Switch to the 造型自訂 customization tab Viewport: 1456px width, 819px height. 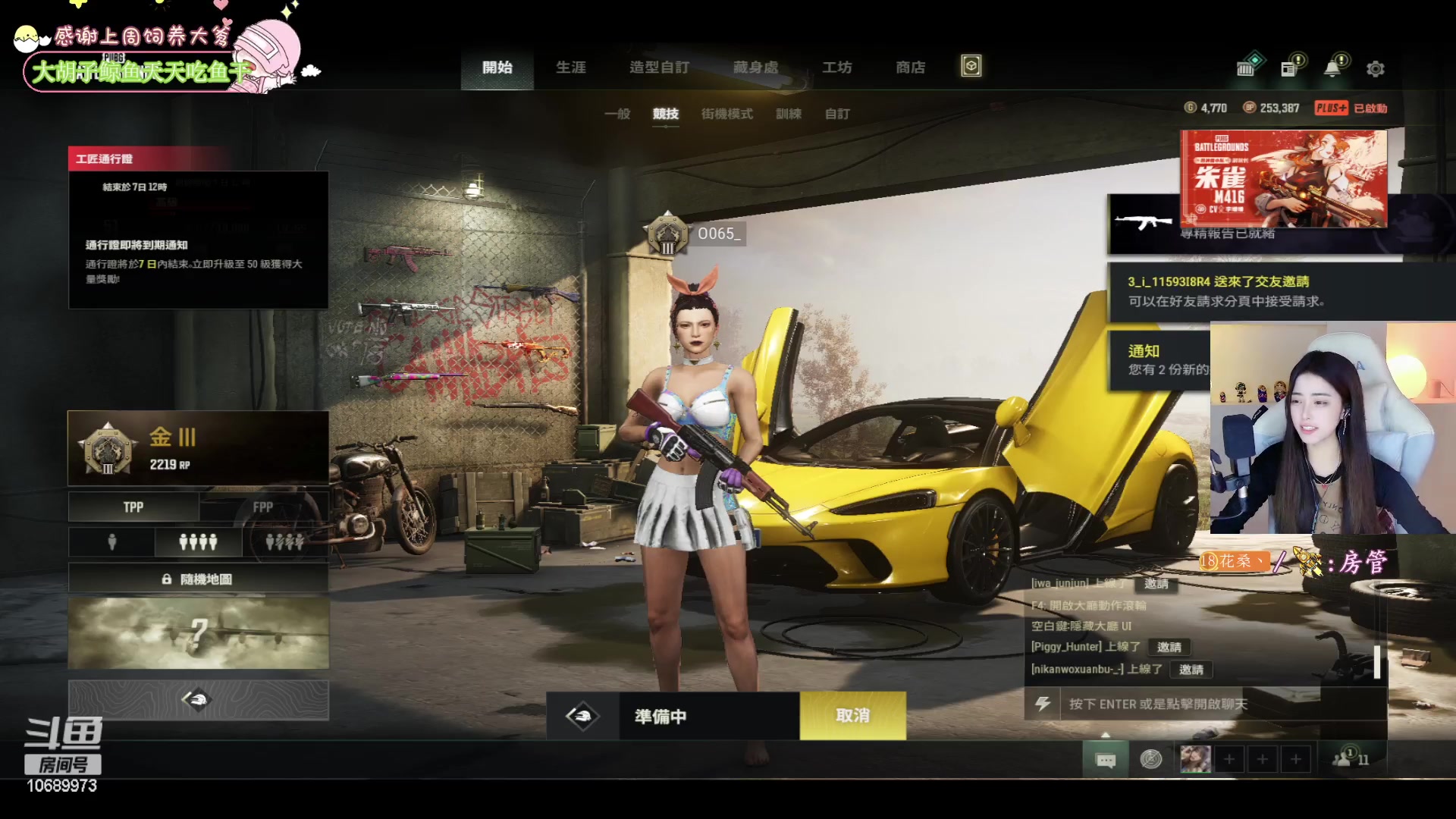pyautogui.click(x=659, y=67)
